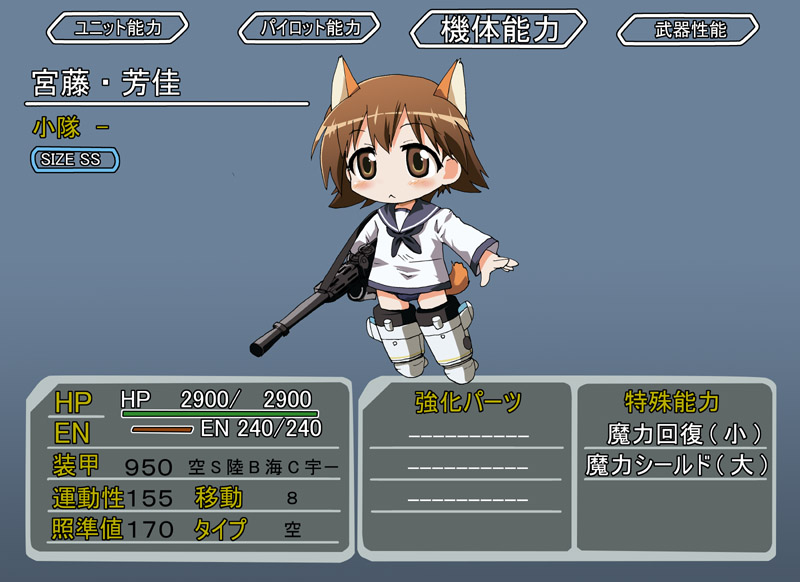The width and height of the screenshot is (800, 582).
Task: Select the 機体能力 tab
Action: [x=499, y=29]
